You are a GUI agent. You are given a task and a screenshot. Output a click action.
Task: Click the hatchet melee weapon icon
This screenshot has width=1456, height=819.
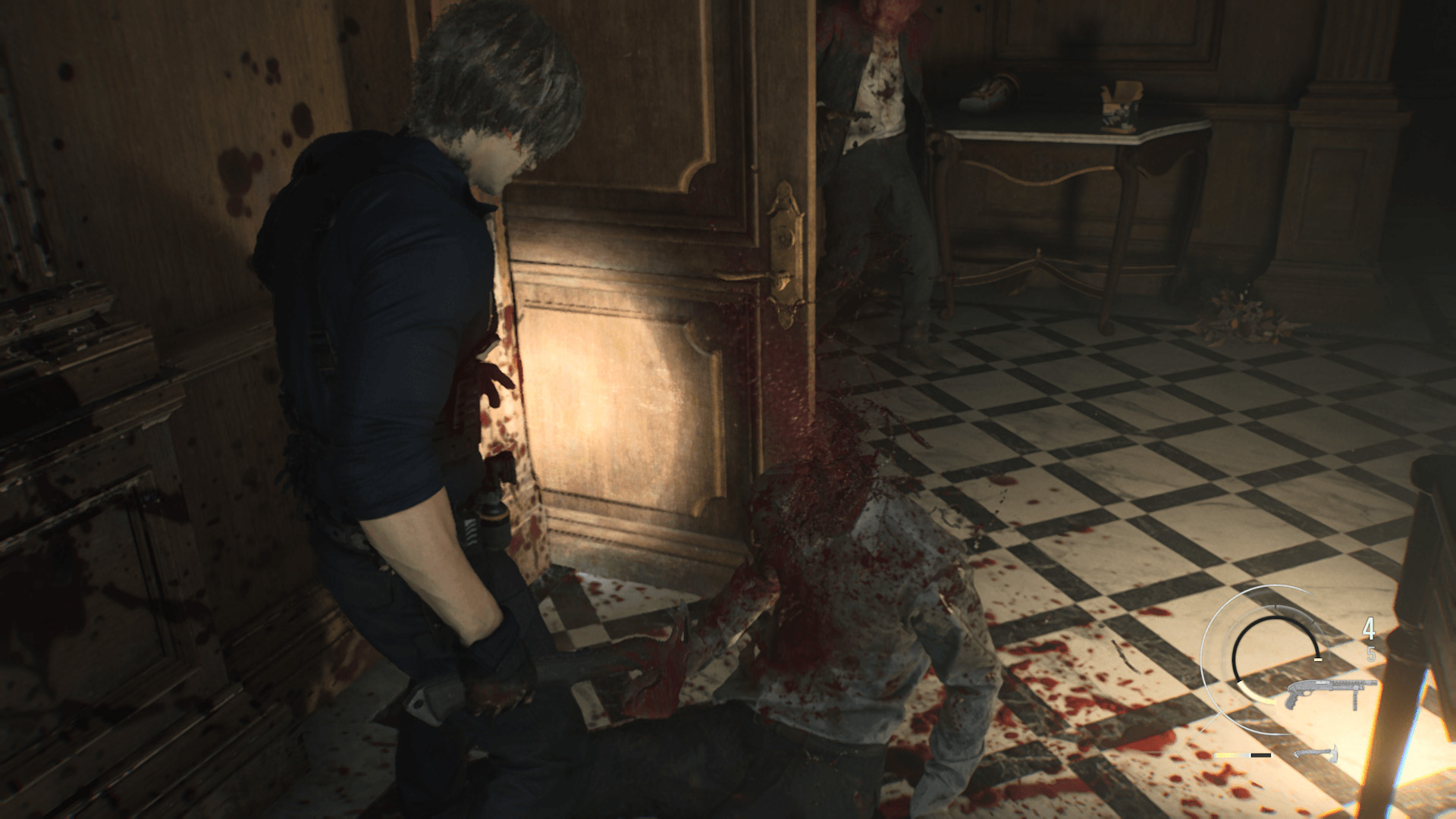click(1315, 755)
